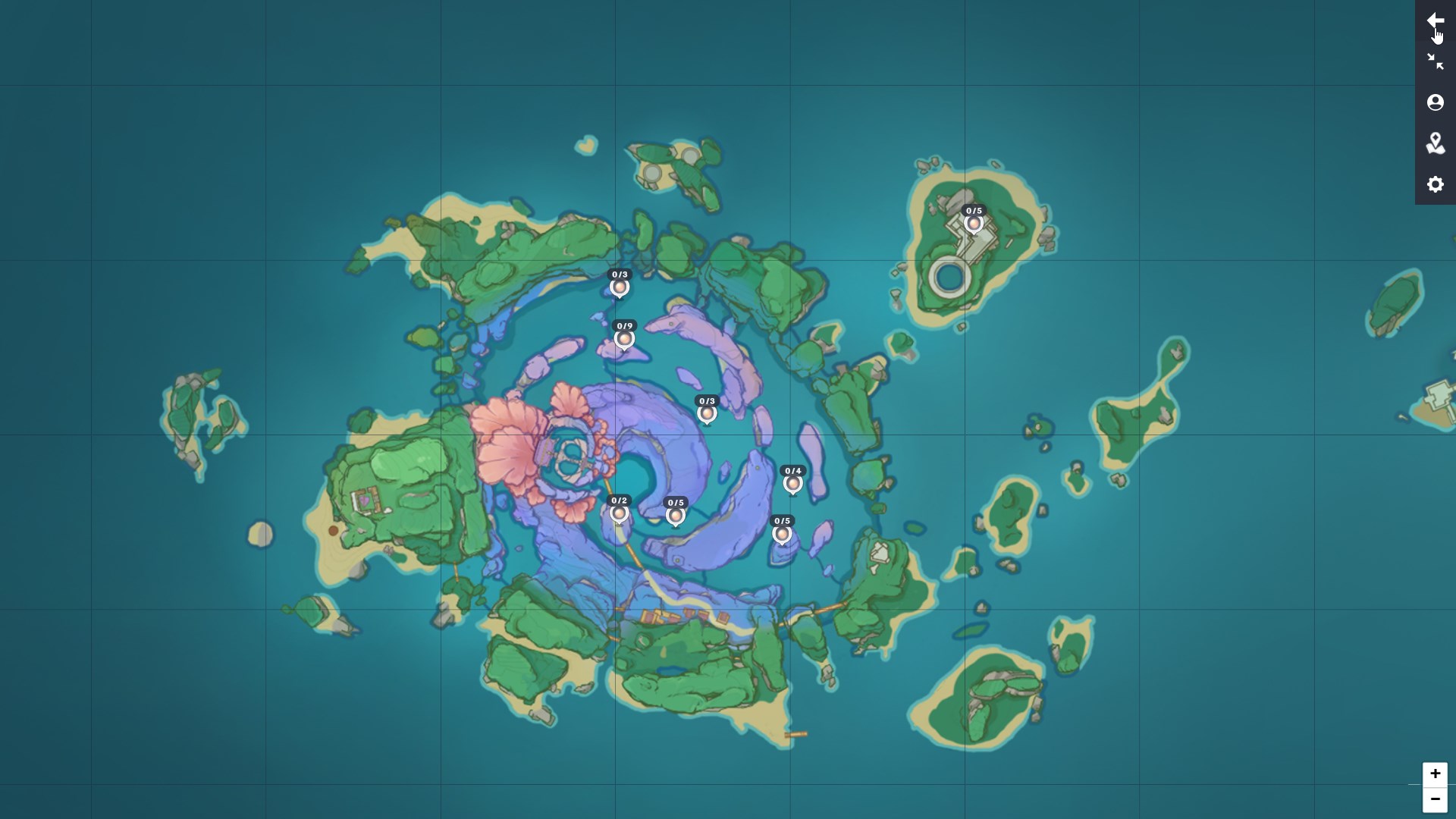Click the 0/5 marker beside the 0/2 marker
The image size is (1456, 819).
[x=677, y=516]
